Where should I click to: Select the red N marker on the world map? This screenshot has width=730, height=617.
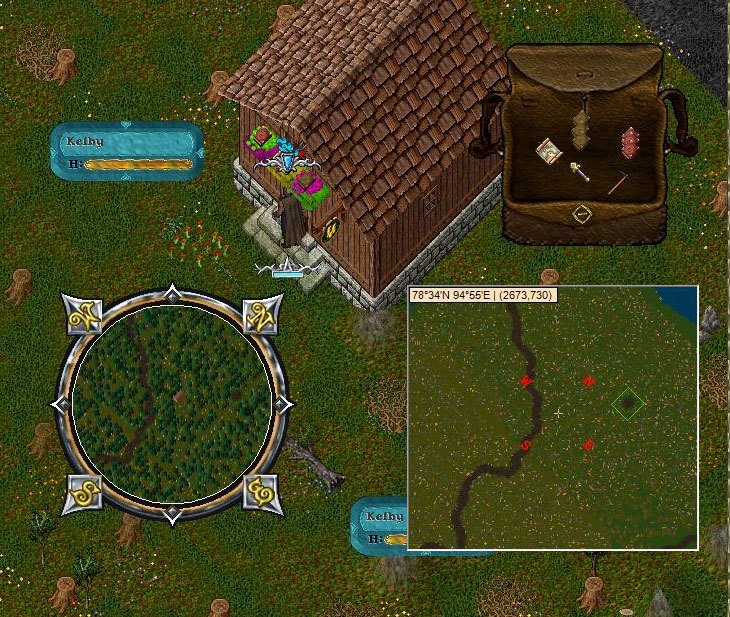589,381
